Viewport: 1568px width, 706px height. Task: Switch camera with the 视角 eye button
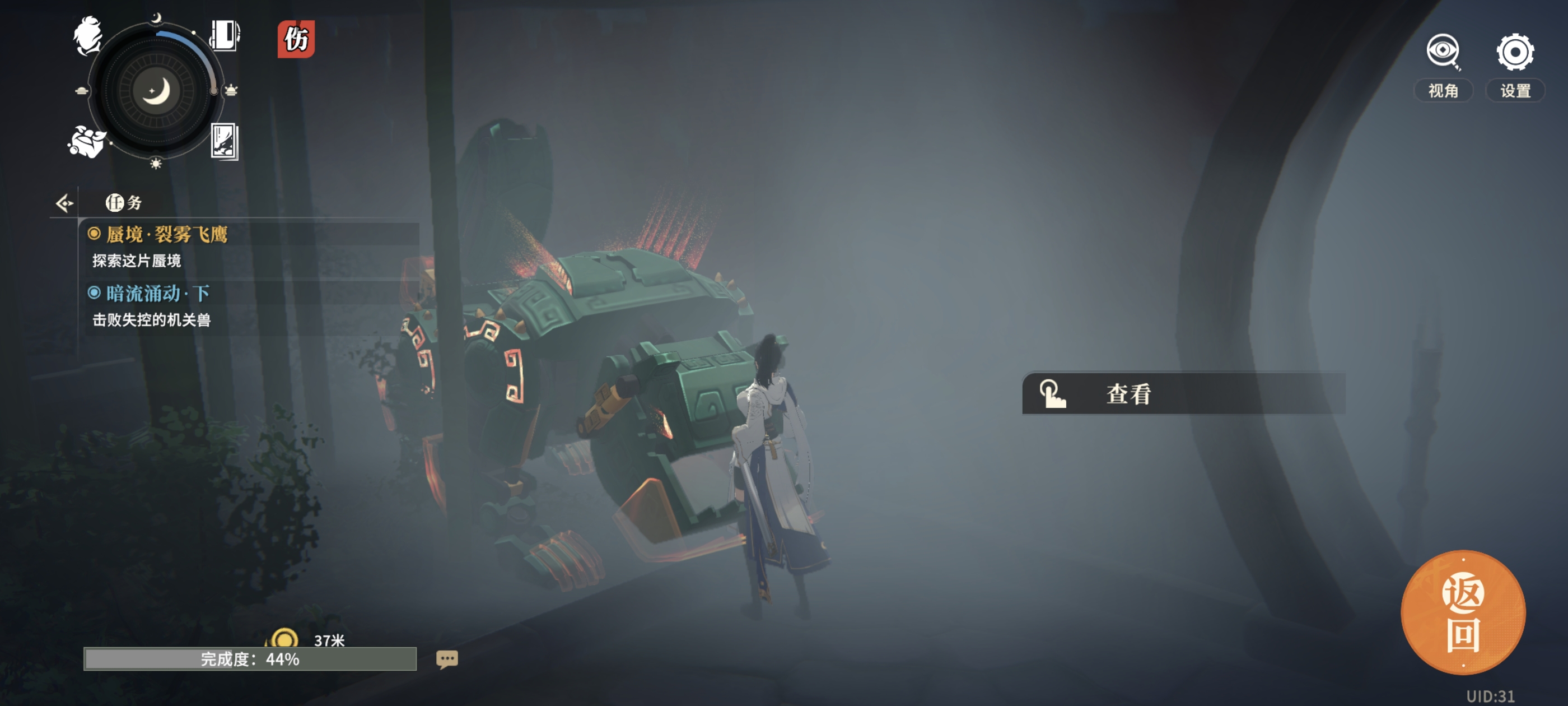point(1443,65)
